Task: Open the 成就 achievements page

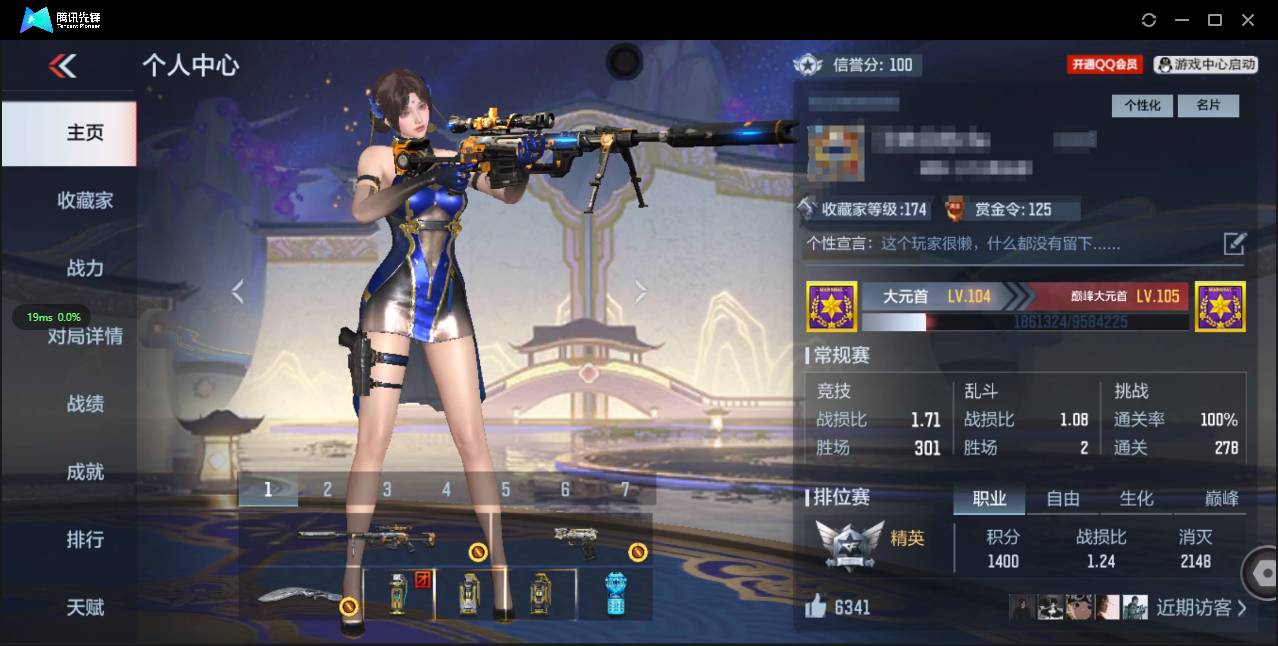Action: click(x=85, y=472)
